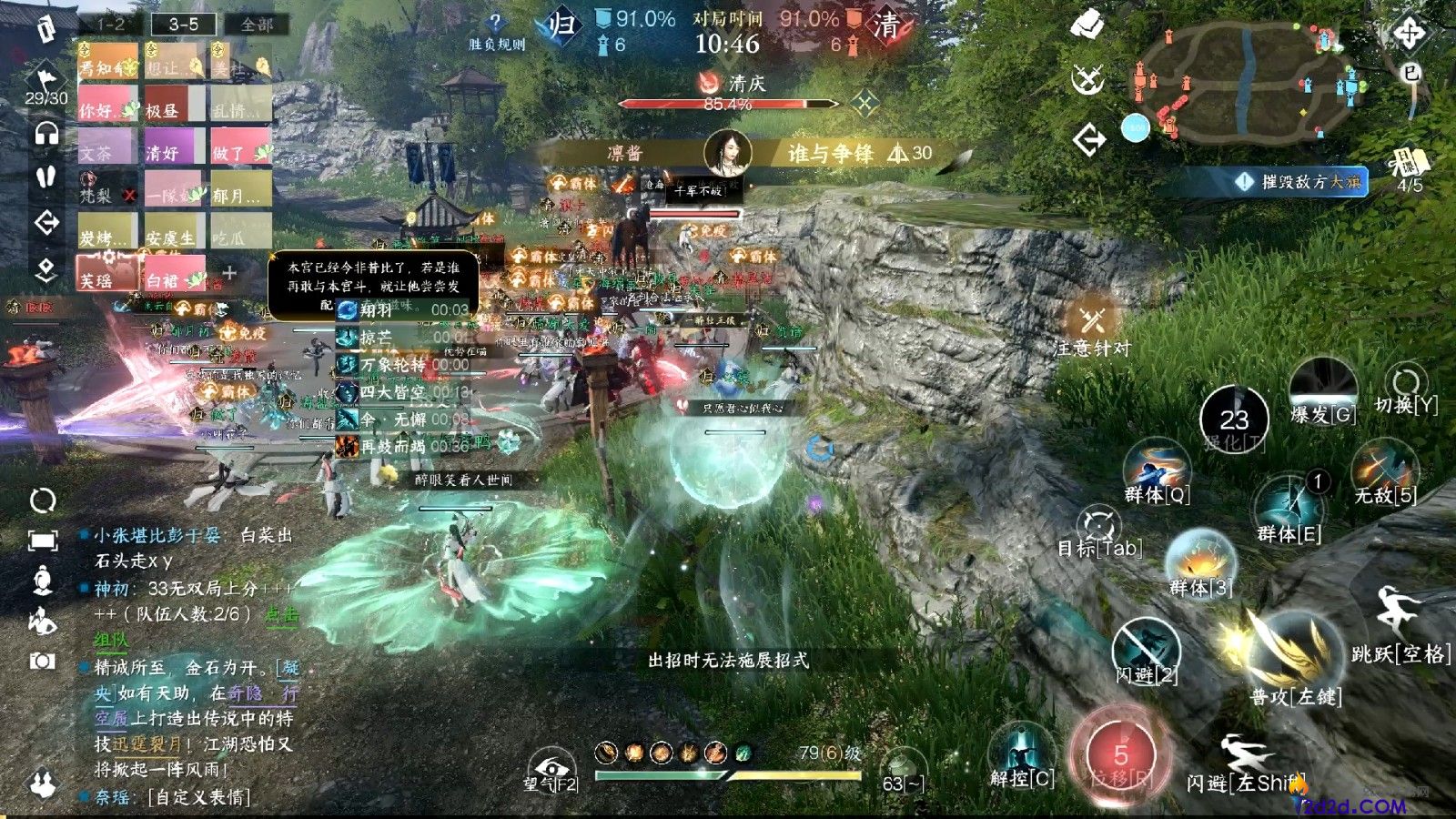Select 安虞生 in the player roster

(x=170, y=238)
